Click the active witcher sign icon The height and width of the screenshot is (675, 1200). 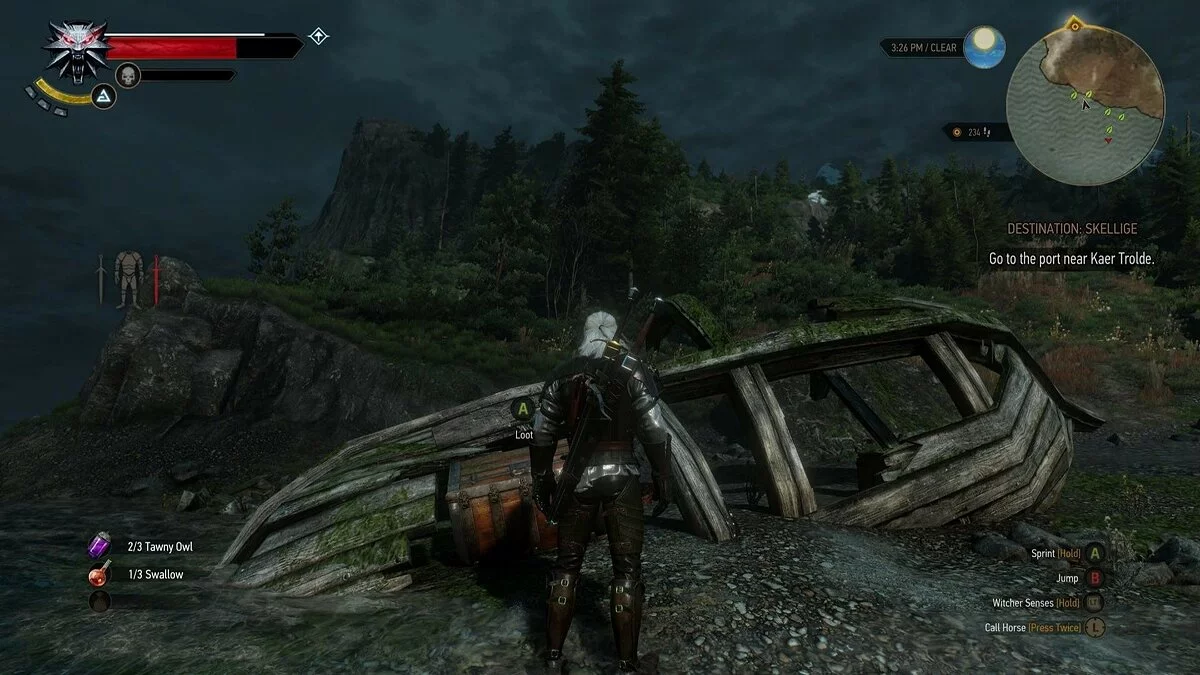click(x=104, y=96)
